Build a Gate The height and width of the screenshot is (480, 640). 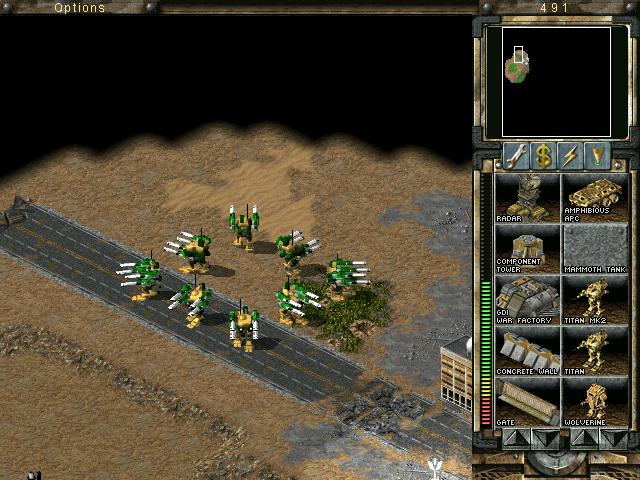[x=526, y=403]
